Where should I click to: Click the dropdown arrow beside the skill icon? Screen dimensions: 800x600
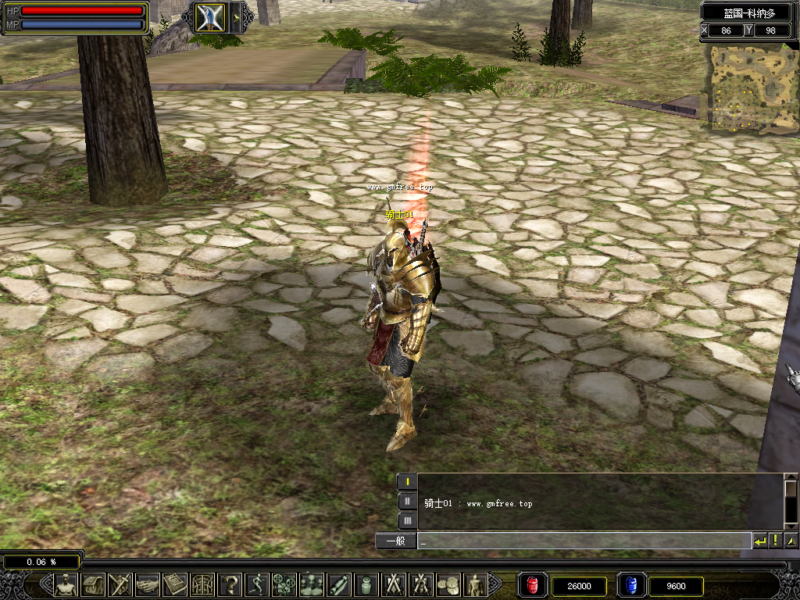[237, 16]
